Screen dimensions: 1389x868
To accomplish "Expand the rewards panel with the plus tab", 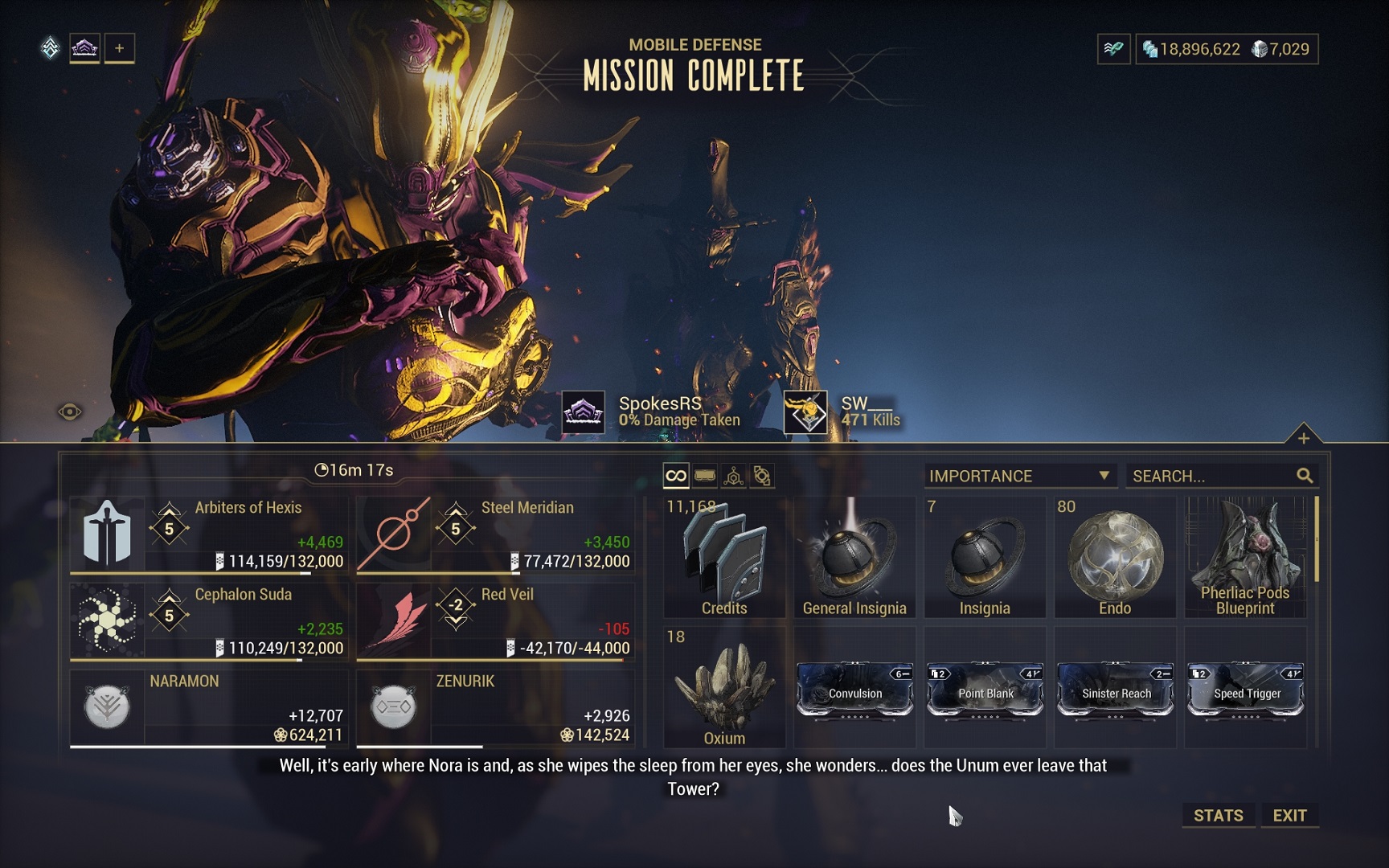I will tap(1303, 437).
